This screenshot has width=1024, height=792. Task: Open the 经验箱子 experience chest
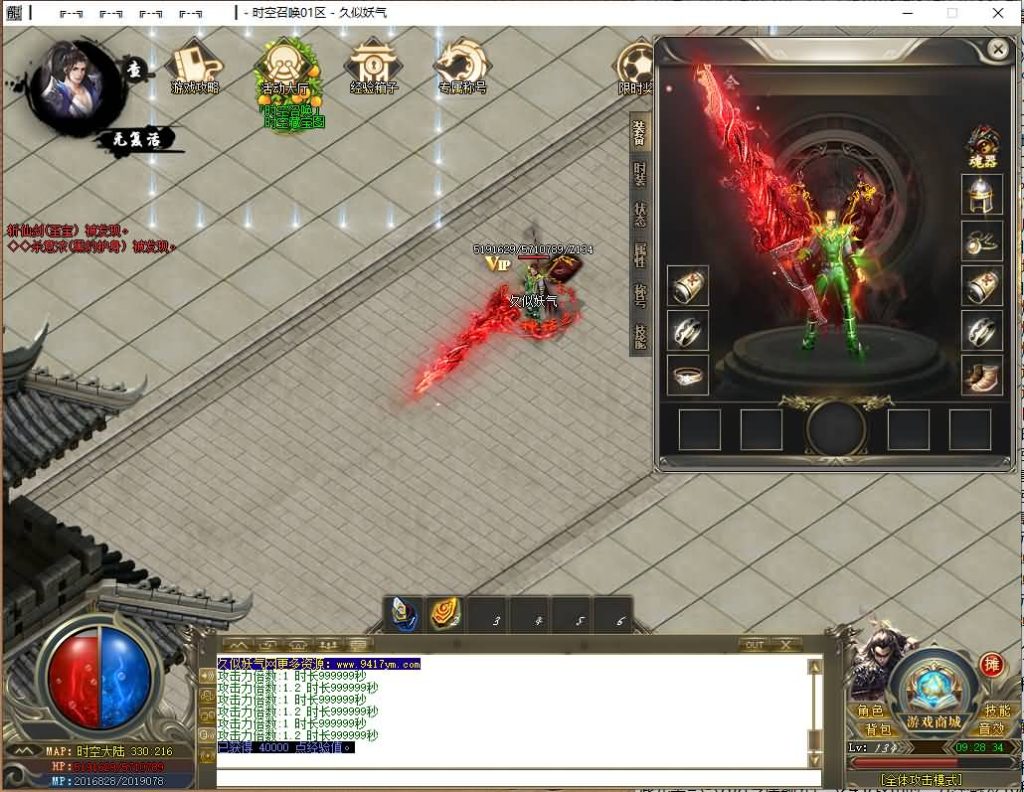(x=374, y=68)
